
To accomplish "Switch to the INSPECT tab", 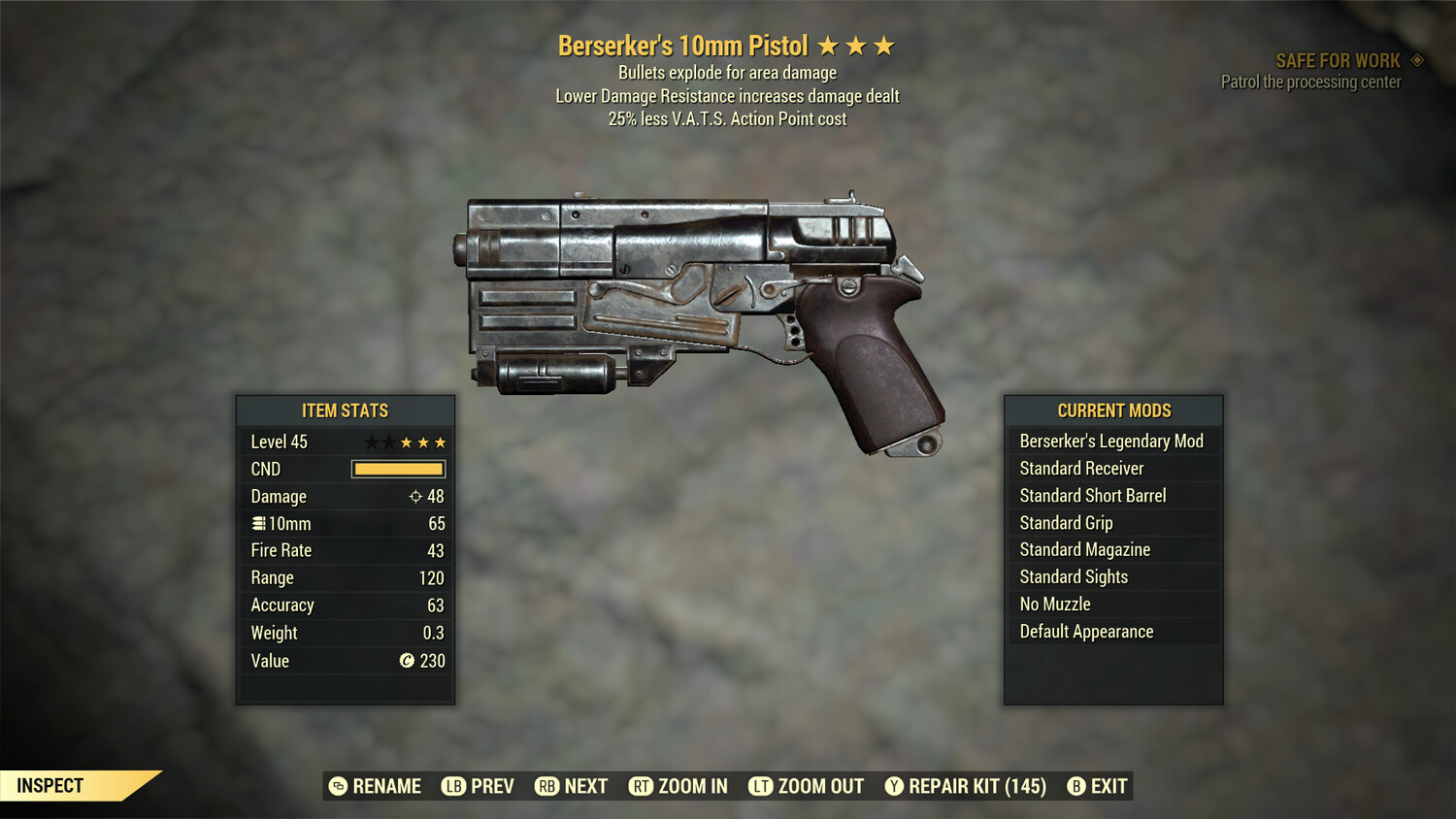I will 50,785.
